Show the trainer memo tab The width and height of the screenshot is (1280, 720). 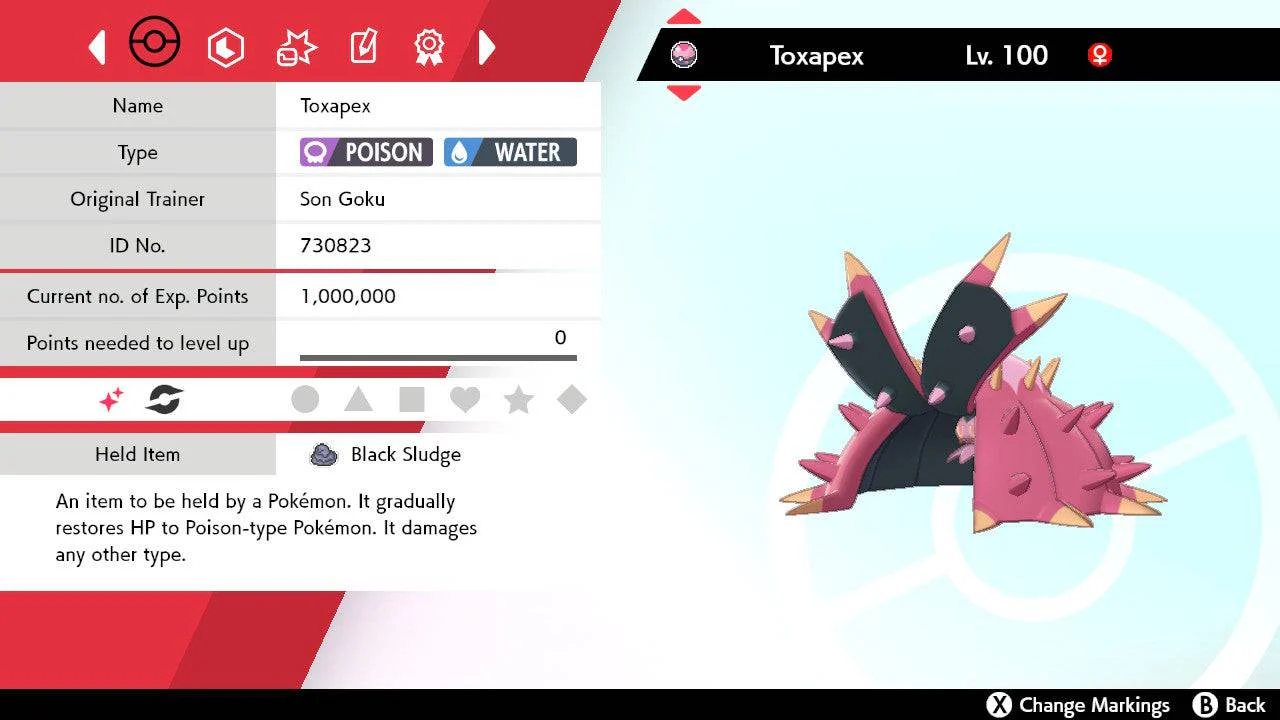(x=362, y=47)
